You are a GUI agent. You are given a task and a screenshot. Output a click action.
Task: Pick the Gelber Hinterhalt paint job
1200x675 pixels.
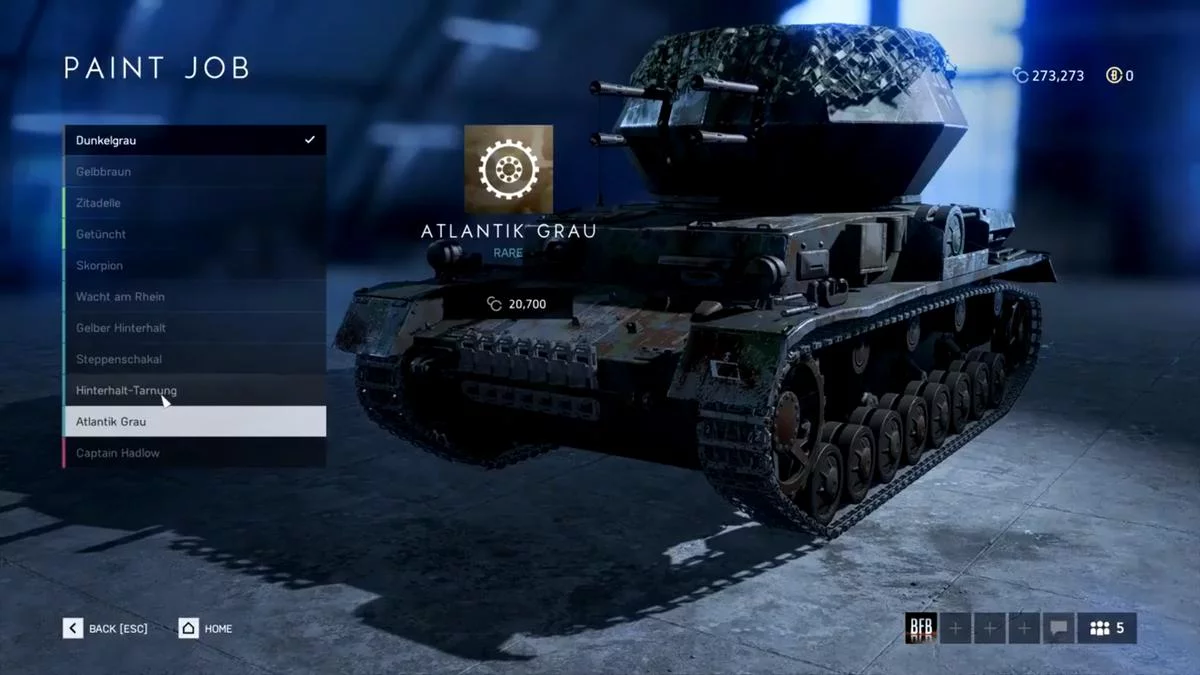coord(195,328)
